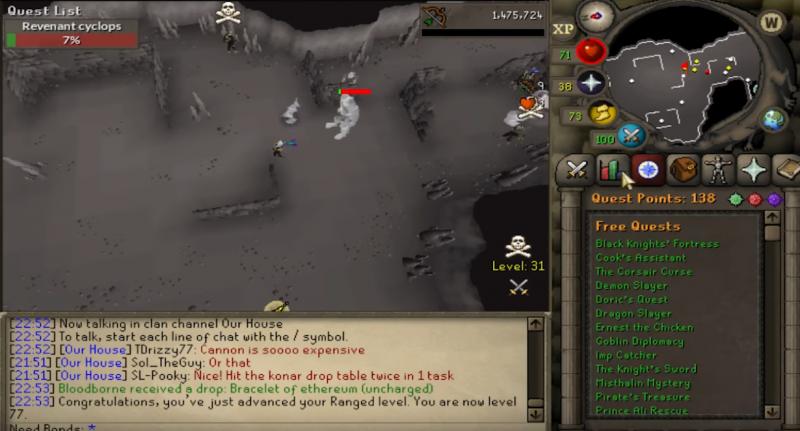Toggle the XP drops button
The image size is (800, 431).
coord(563,29)
